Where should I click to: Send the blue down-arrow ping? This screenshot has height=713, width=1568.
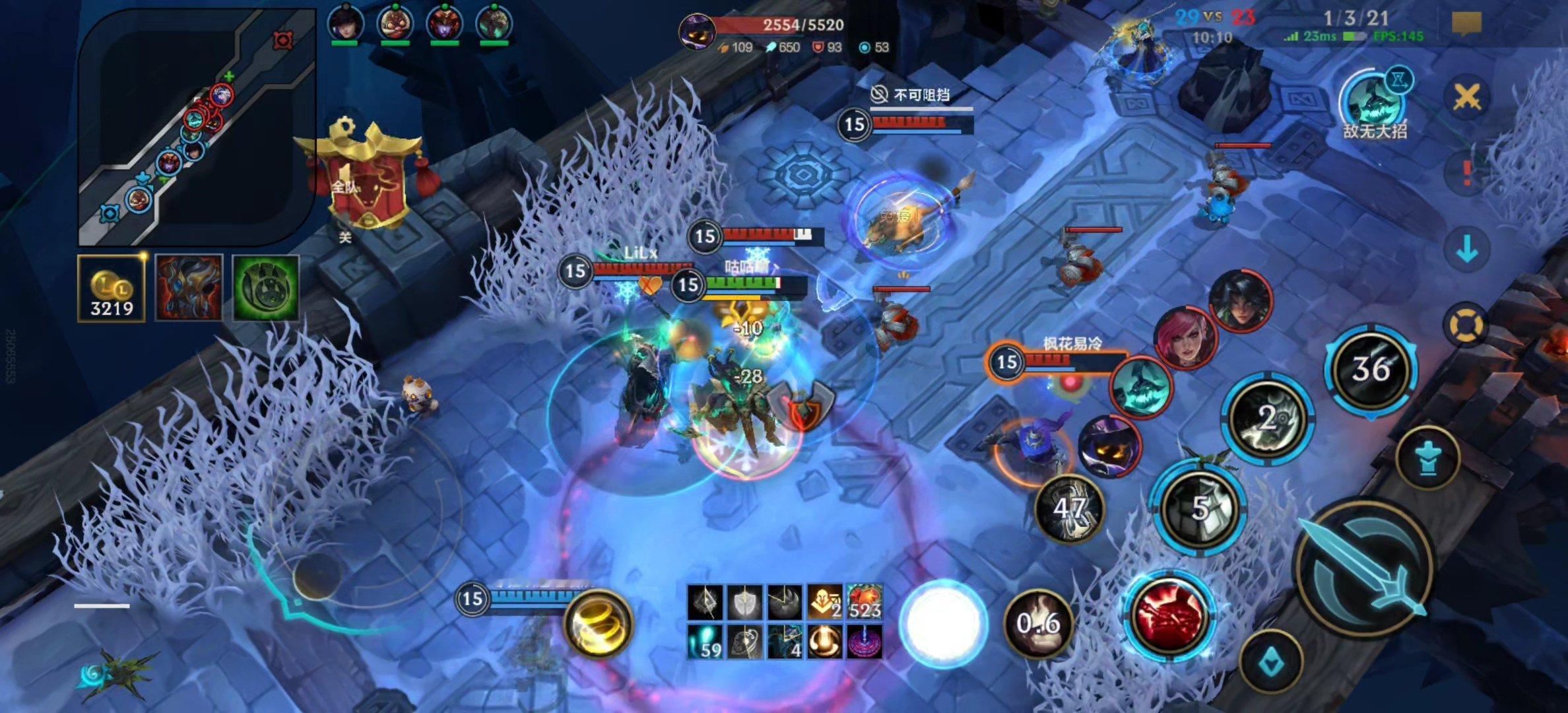click(x=1466, y=250)
